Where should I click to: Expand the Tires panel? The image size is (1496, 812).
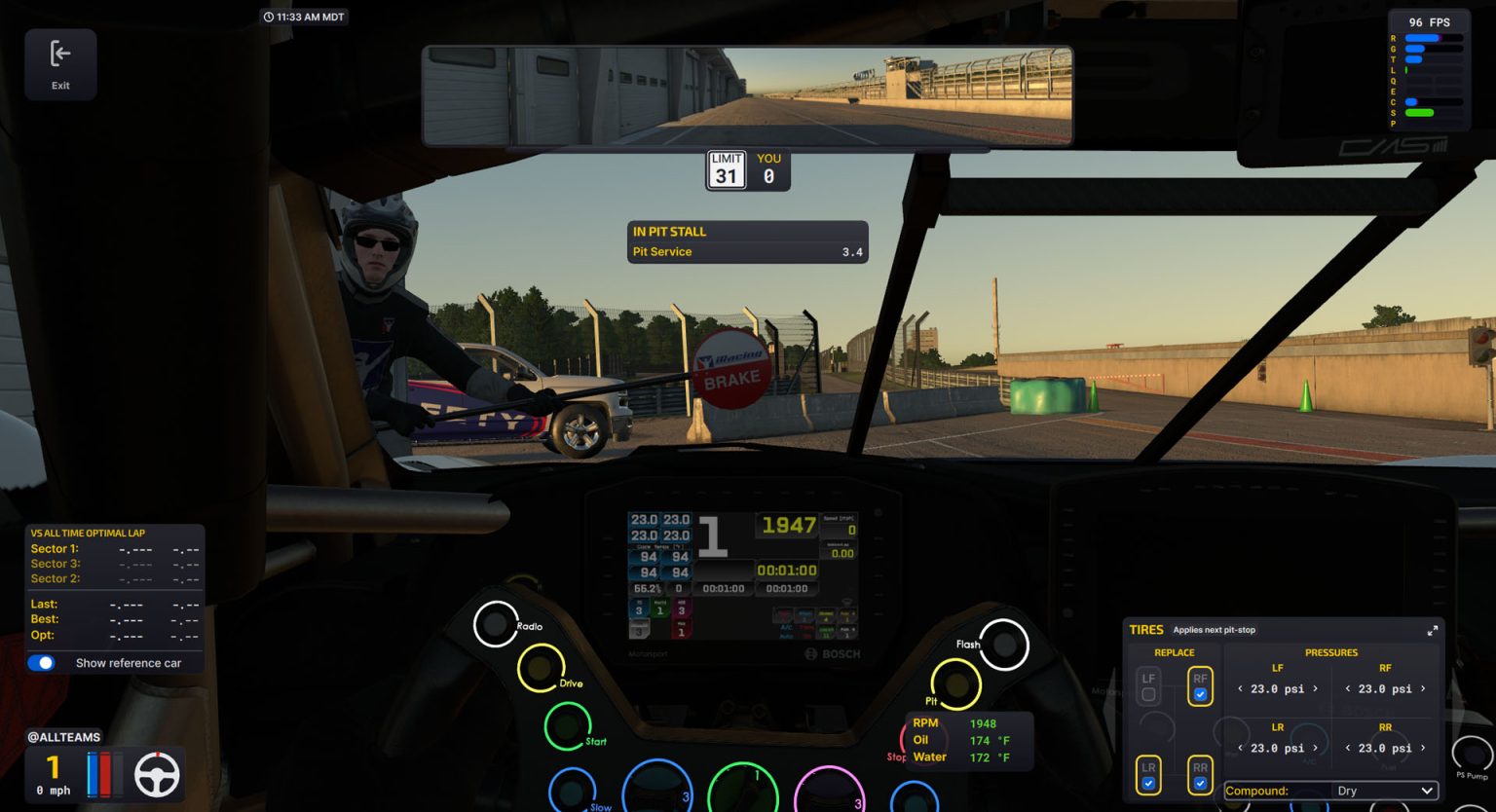coord(1432,630)
